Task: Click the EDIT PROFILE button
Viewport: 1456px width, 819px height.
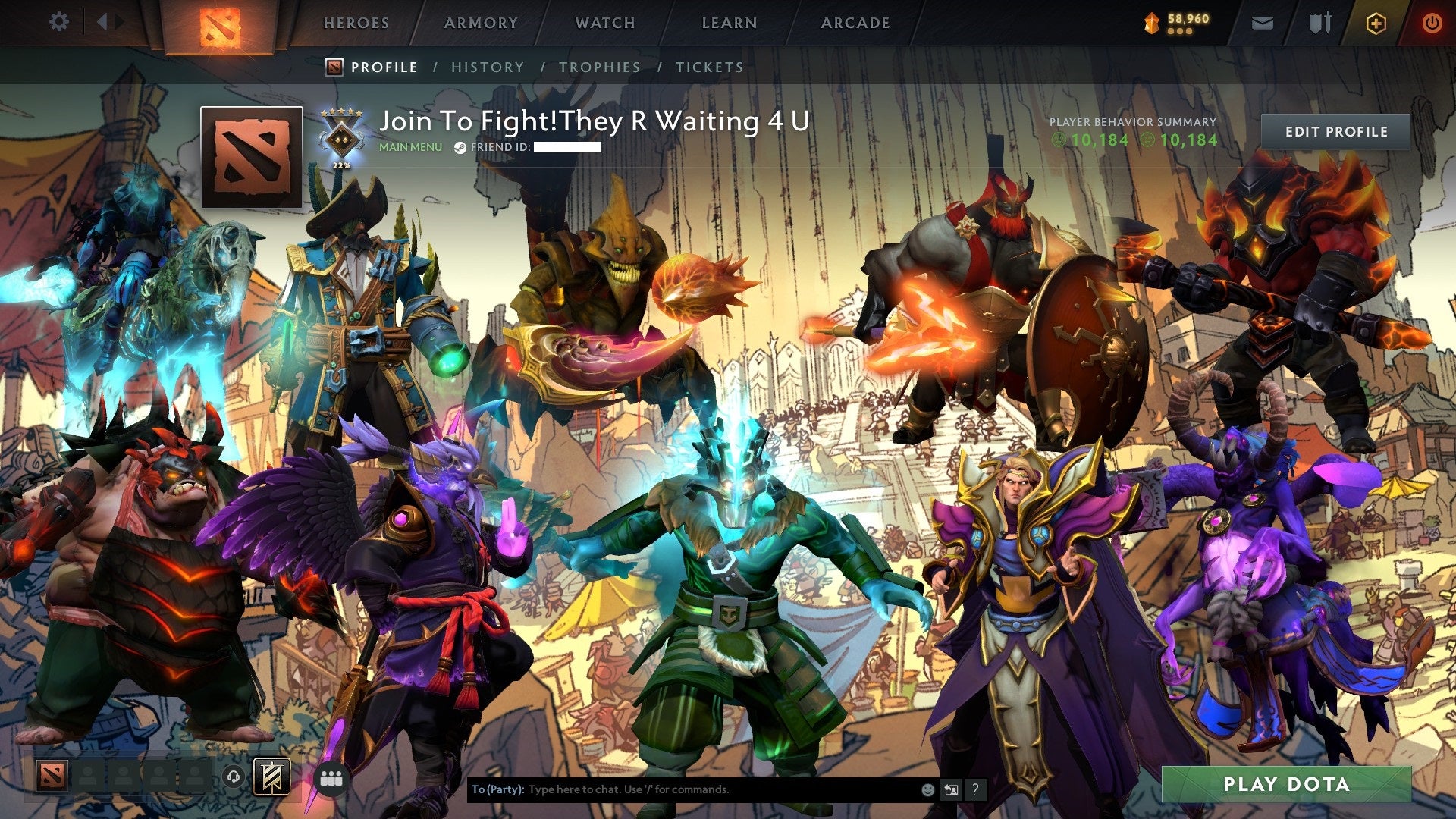Action: (1335, 131)
